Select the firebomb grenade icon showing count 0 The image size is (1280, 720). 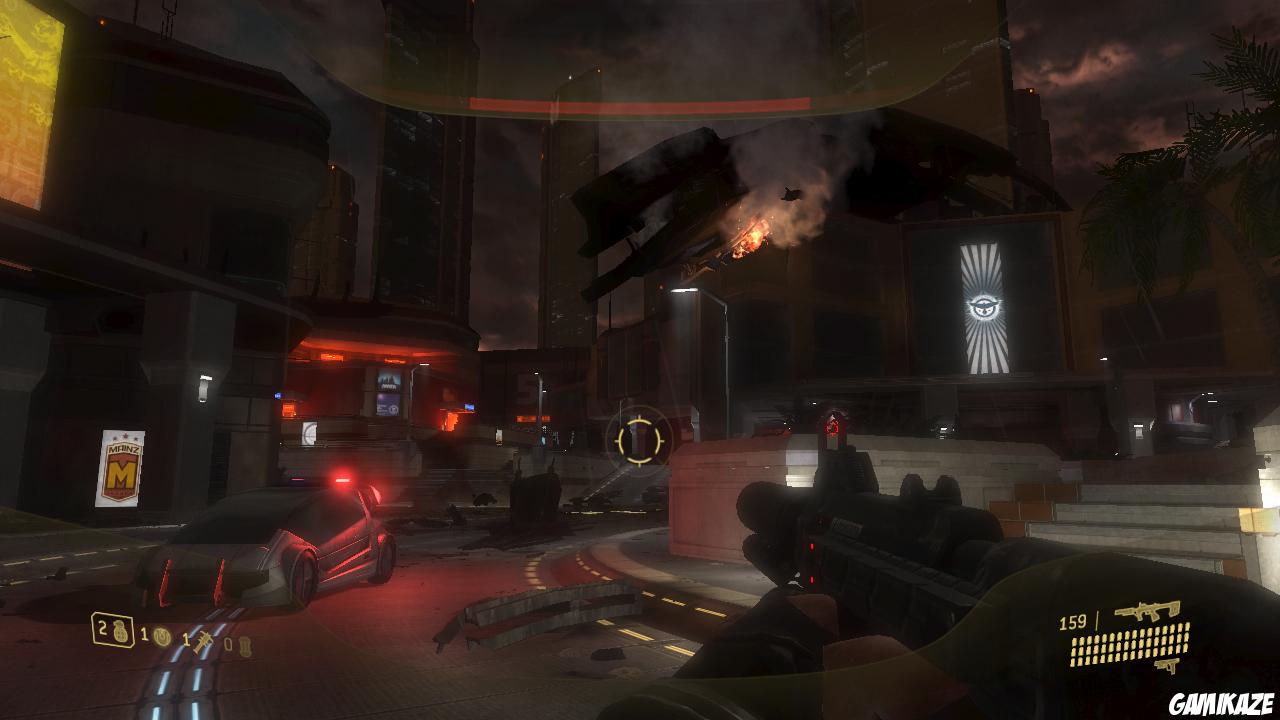pyautogui.click(x=246, y=645)
